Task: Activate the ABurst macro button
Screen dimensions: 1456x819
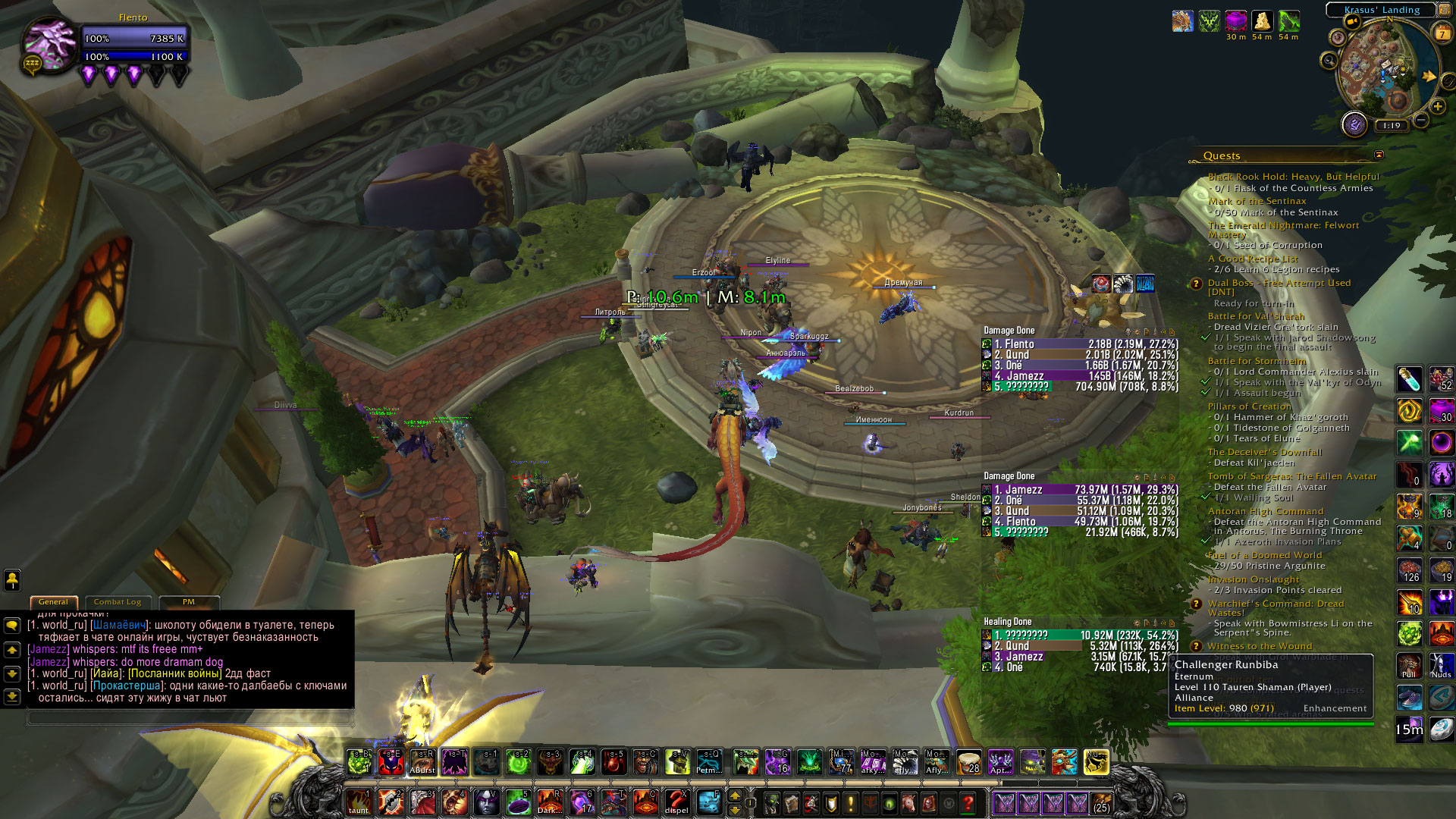Action: pos(422,762)
